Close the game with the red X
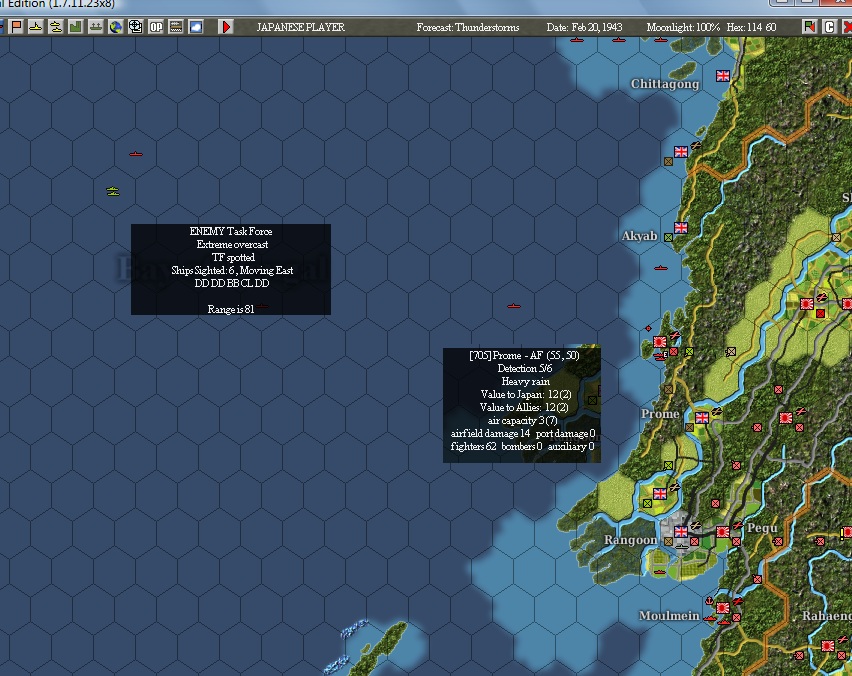 click(847, 27)
